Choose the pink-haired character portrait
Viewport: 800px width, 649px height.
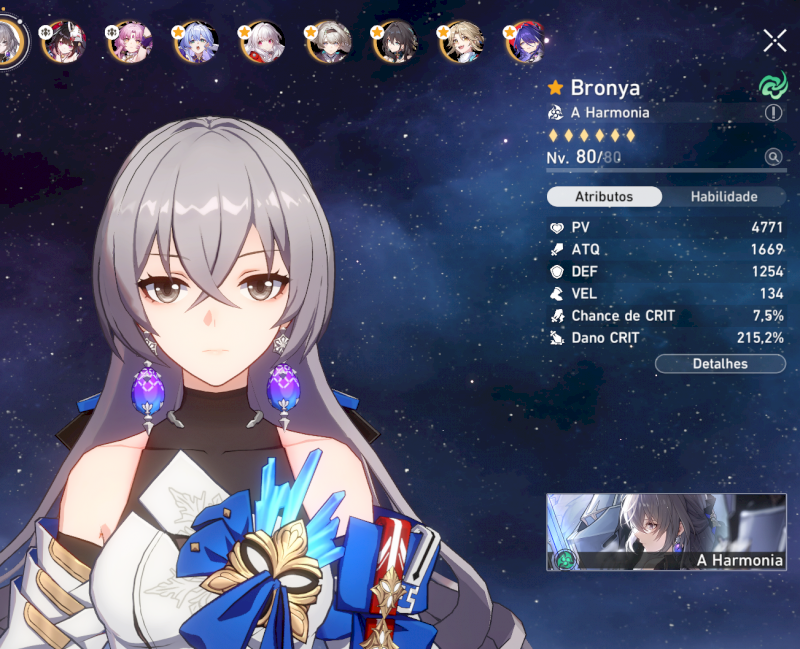(130, 42)
